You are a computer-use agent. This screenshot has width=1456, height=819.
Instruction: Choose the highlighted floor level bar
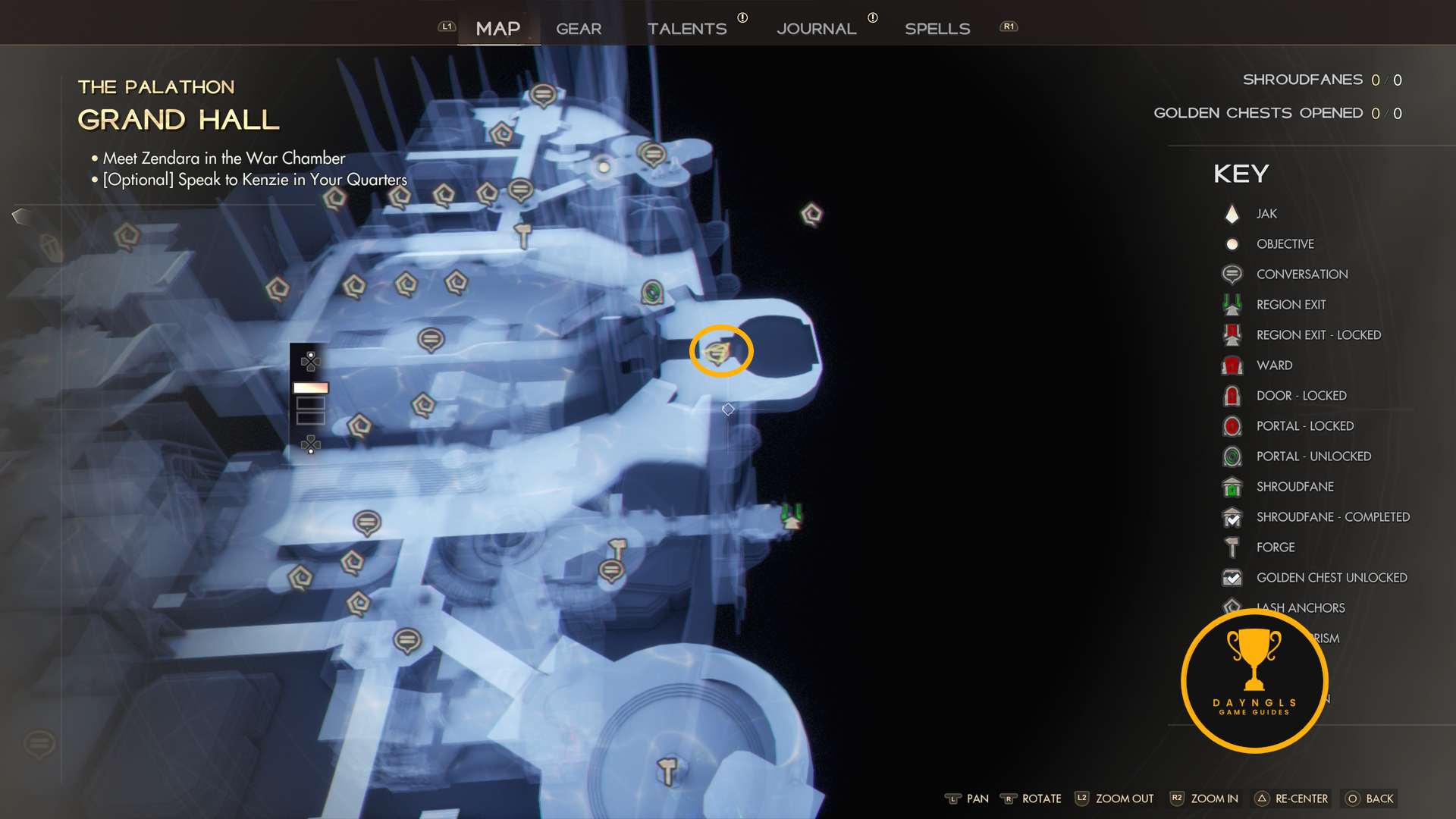(x=311, y=388)
